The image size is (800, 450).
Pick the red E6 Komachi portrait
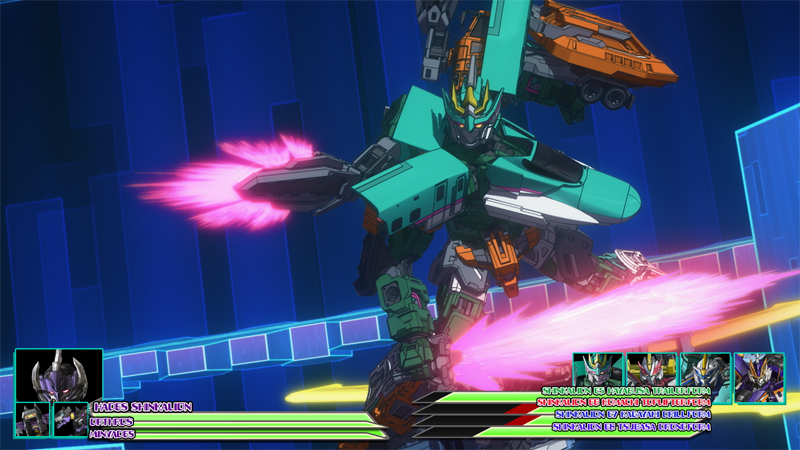pyautogui.click(x=651, y=371)
